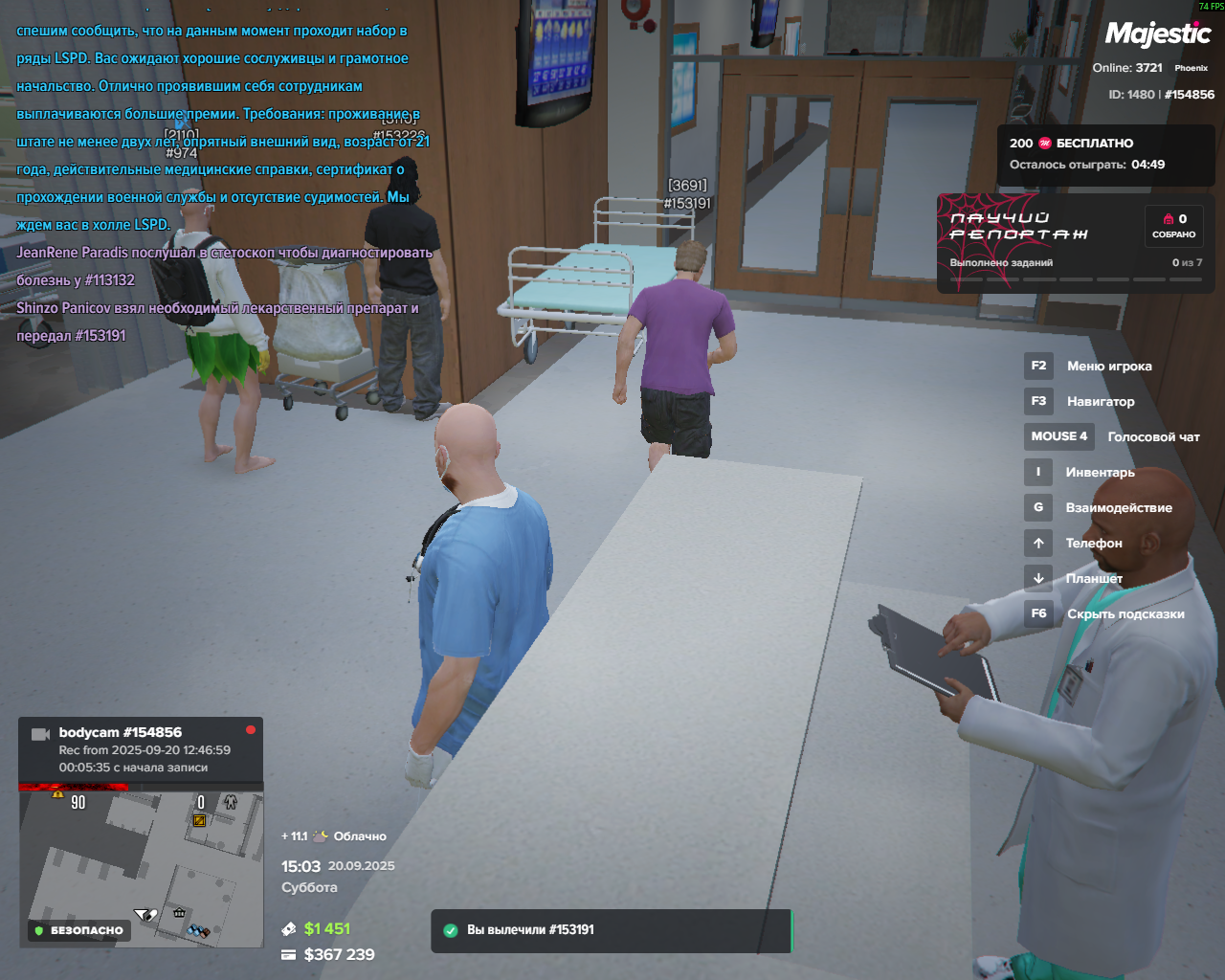Click the Собрано collected counter box

(1174, 226)
